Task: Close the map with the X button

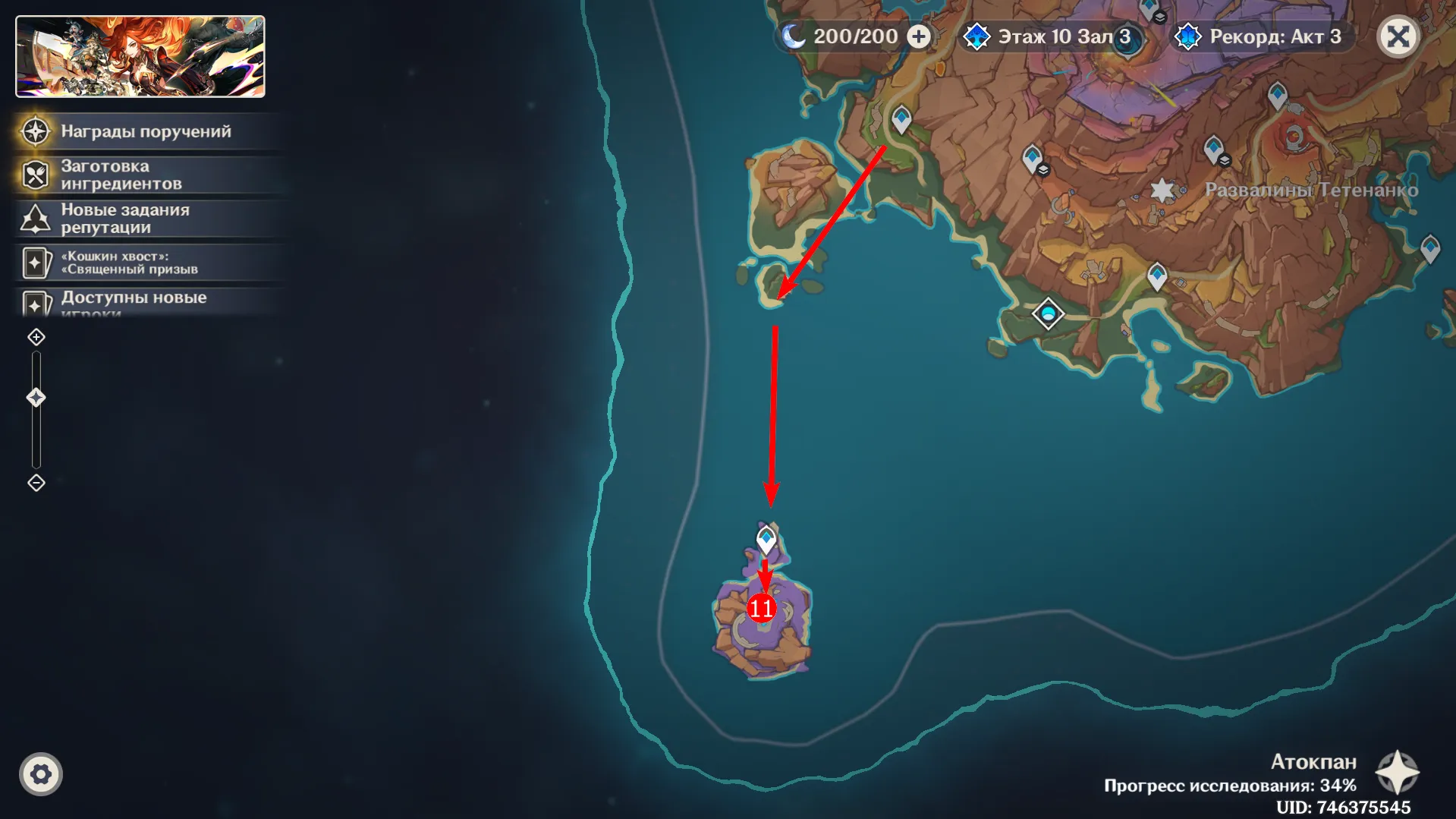Action: (1398, 36)
